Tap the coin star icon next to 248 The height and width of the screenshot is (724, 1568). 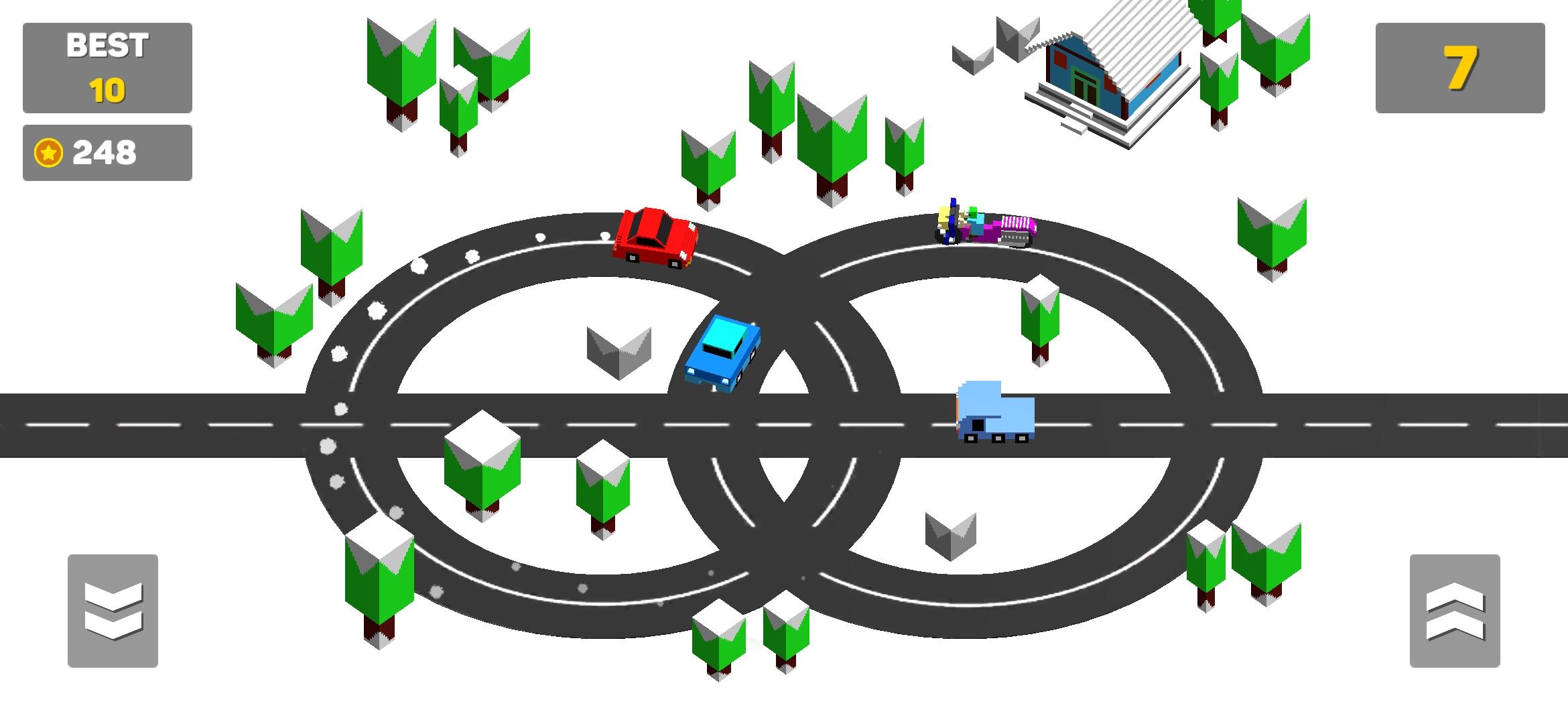point(50,153)
